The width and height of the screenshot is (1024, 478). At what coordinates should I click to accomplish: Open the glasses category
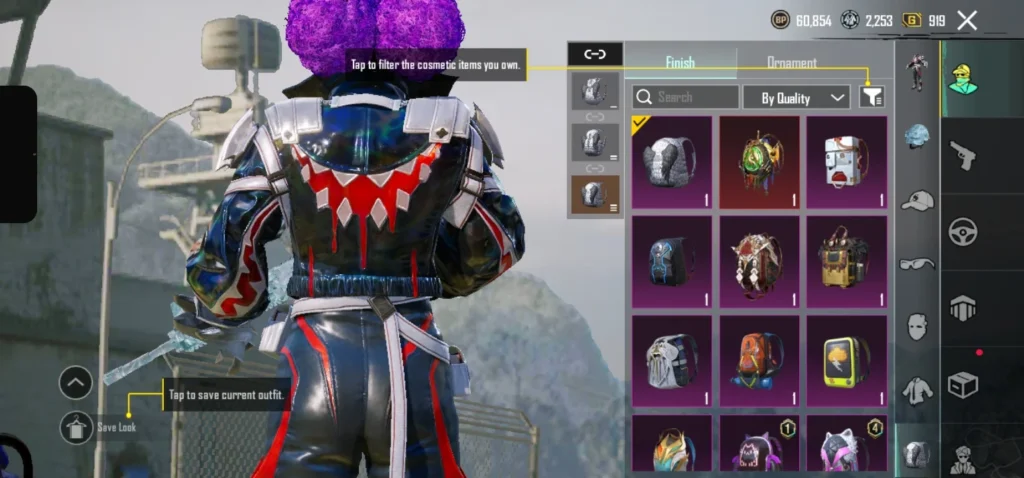tap(917, 264)
